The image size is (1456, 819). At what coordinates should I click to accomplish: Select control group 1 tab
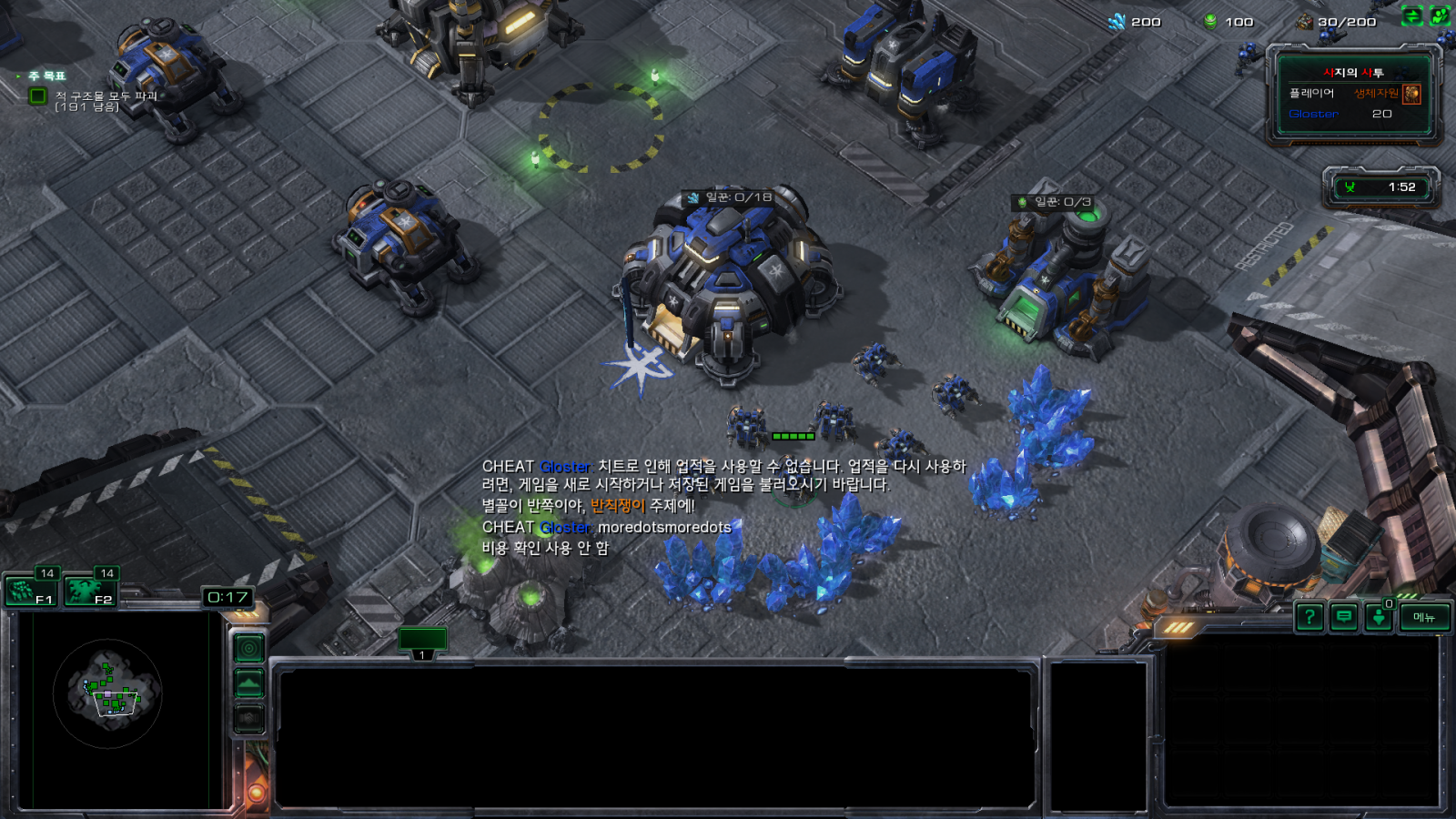pos(422,642)
